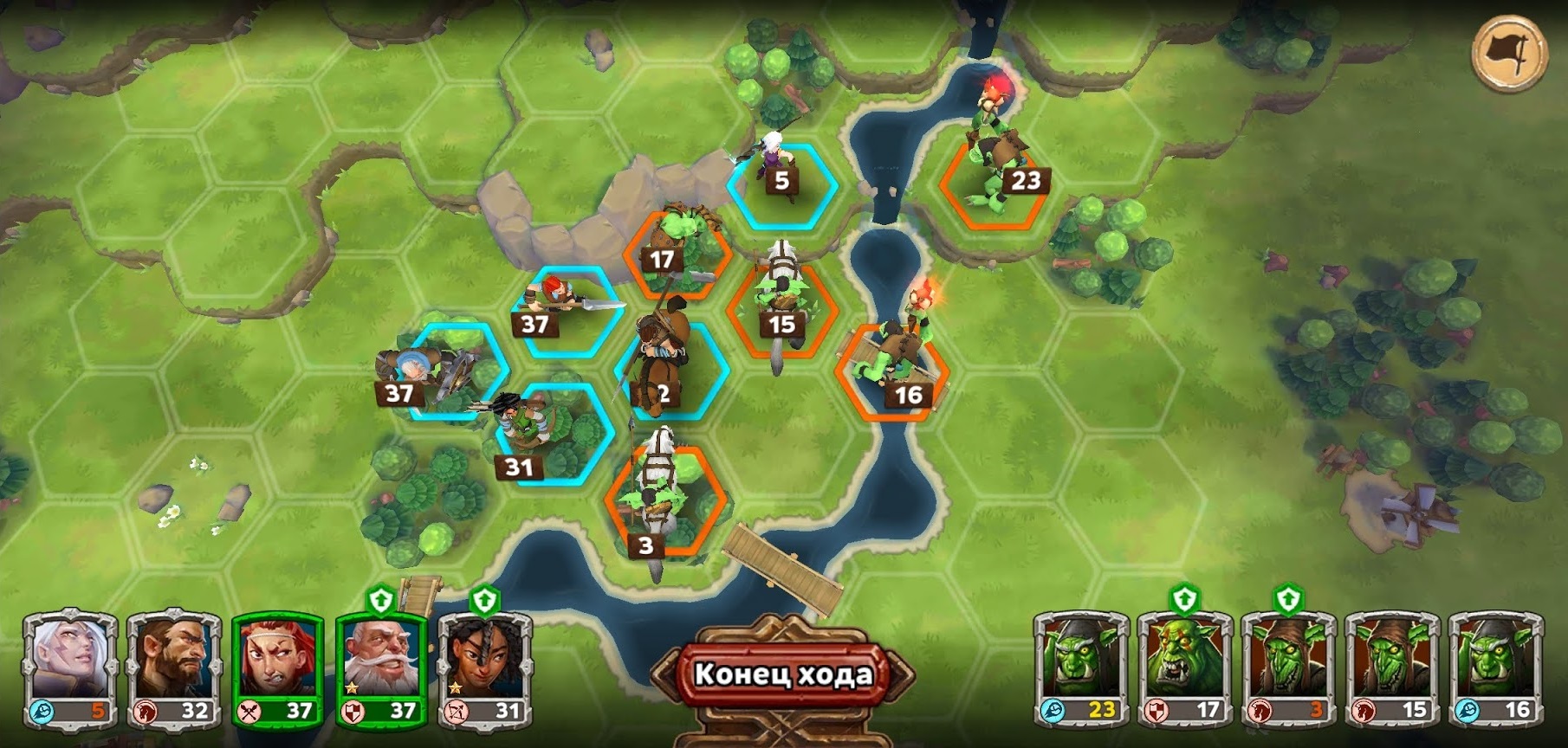Click the "Конец хода" end turn button
Image resolution: width=1568 pixels, height=748 pixels.
coord(782,674)
